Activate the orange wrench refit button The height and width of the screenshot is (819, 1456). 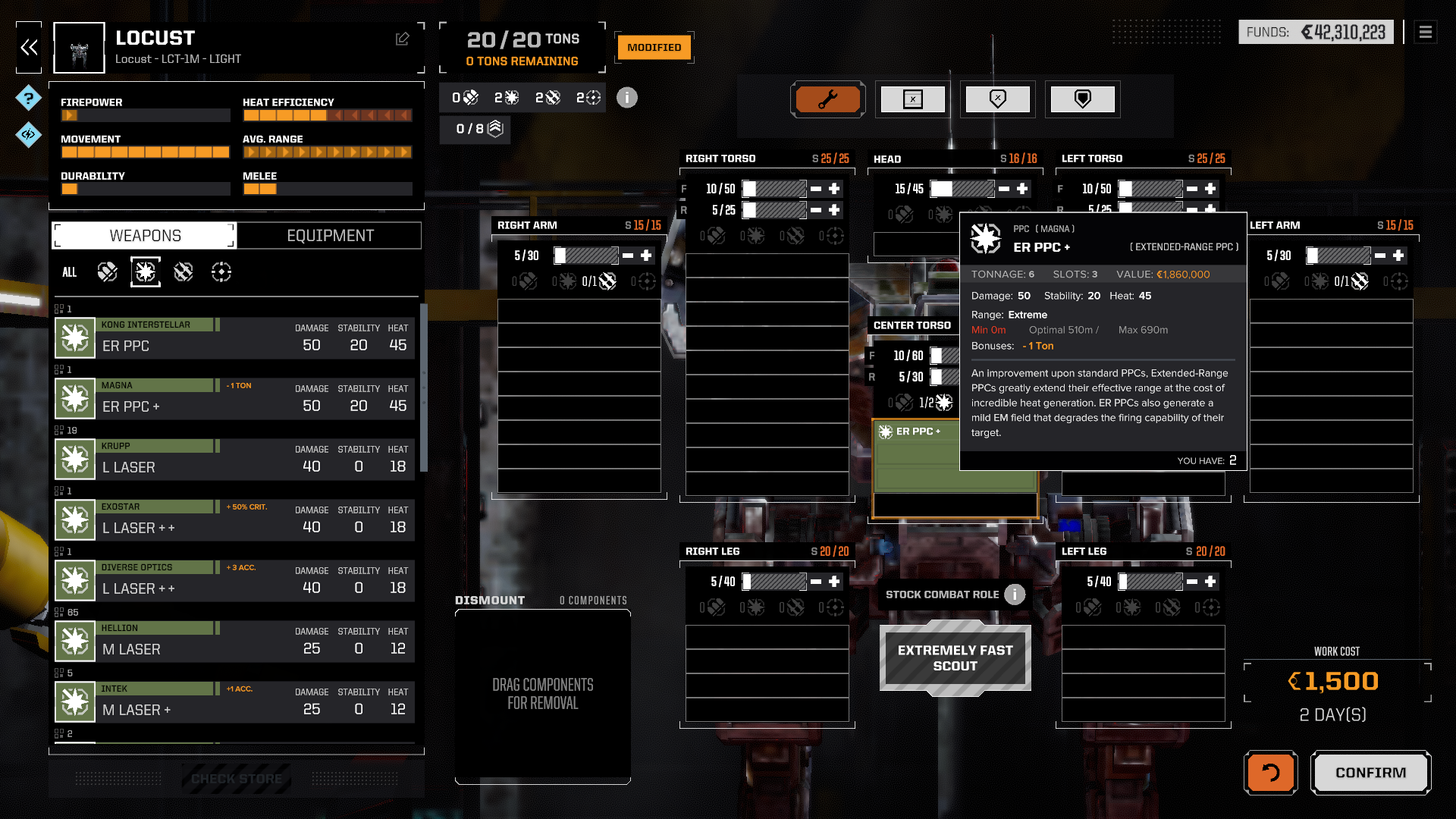(x=827, y=99)
